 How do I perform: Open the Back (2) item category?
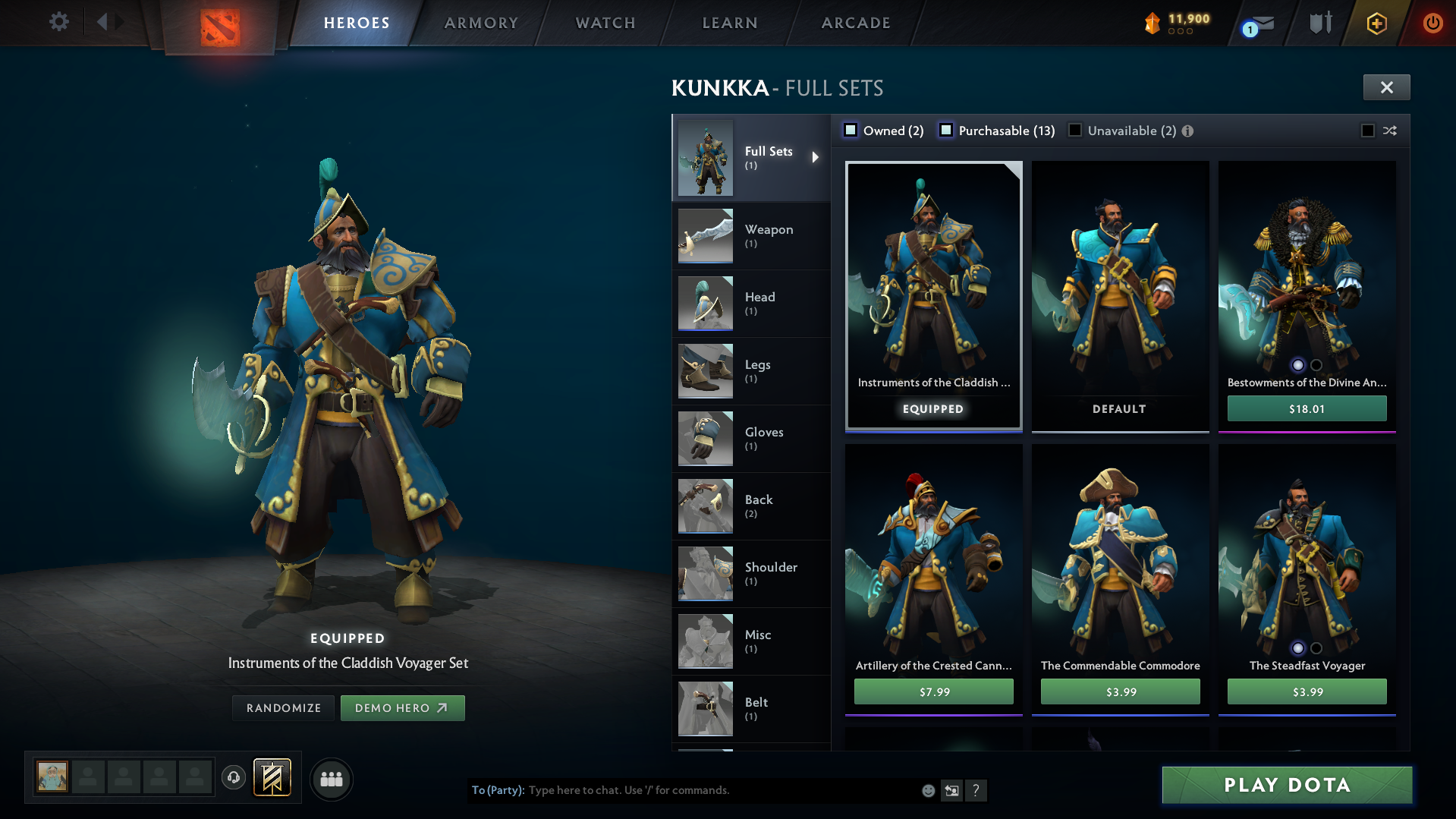[751, 506]
